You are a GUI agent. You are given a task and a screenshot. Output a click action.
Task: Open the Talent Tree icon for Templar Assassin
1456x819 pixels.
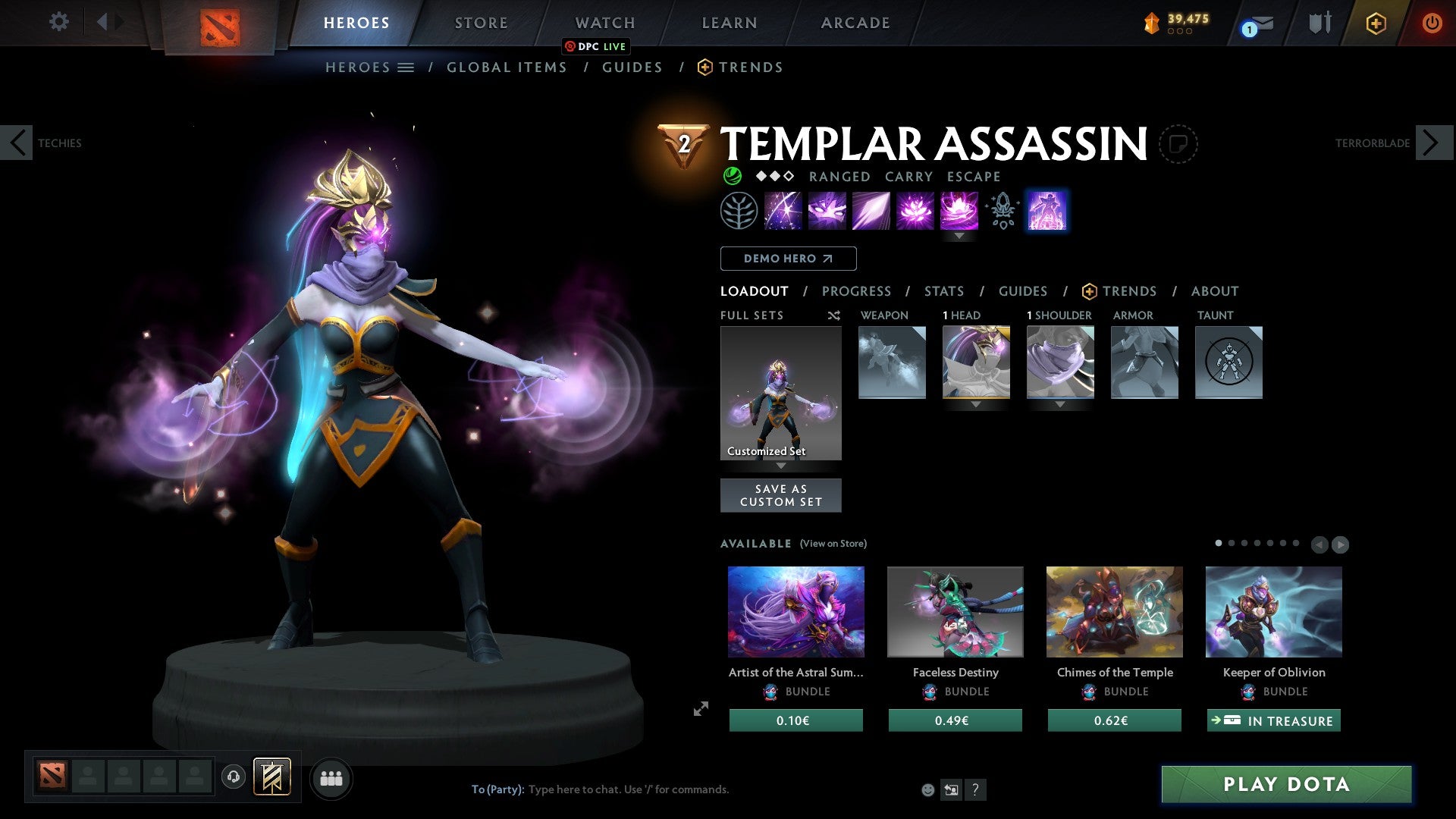pyautogui.click(x=739, y=211)
